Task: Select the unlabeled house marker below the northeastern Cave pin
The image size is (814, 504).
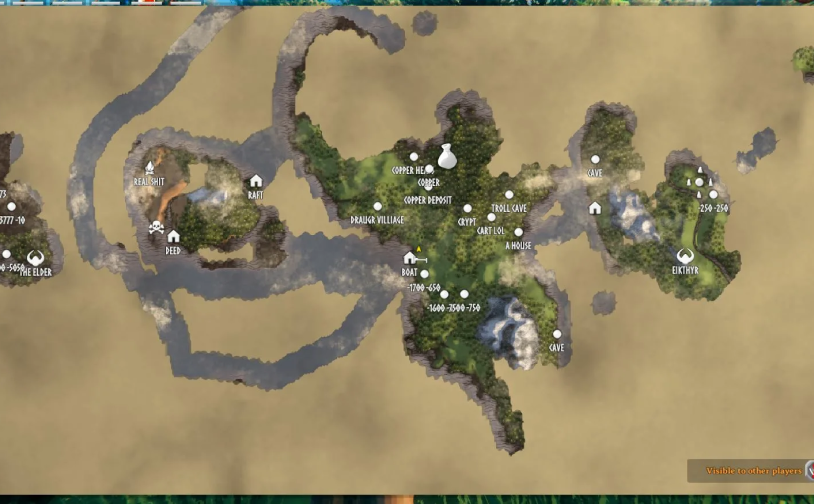Action: pos(595,208)
